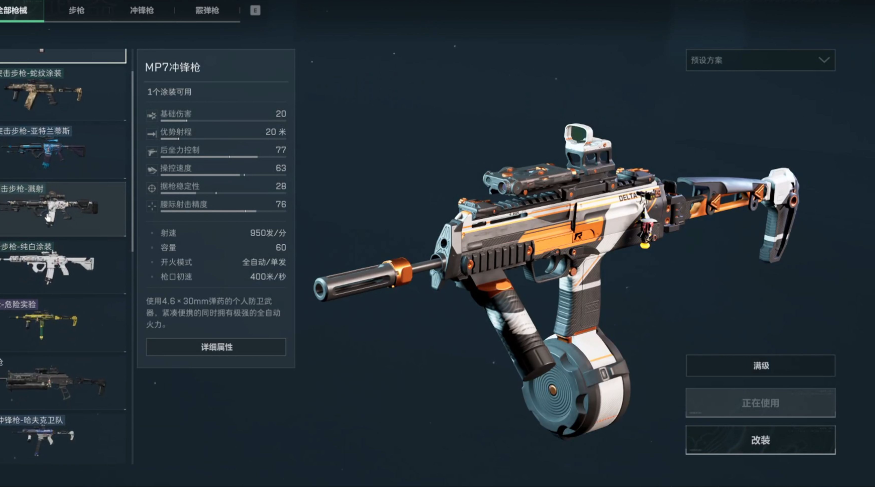Viewport: 875px width, 487px height.
Task: Click the 满级 max level button
Action: (760, 366)
